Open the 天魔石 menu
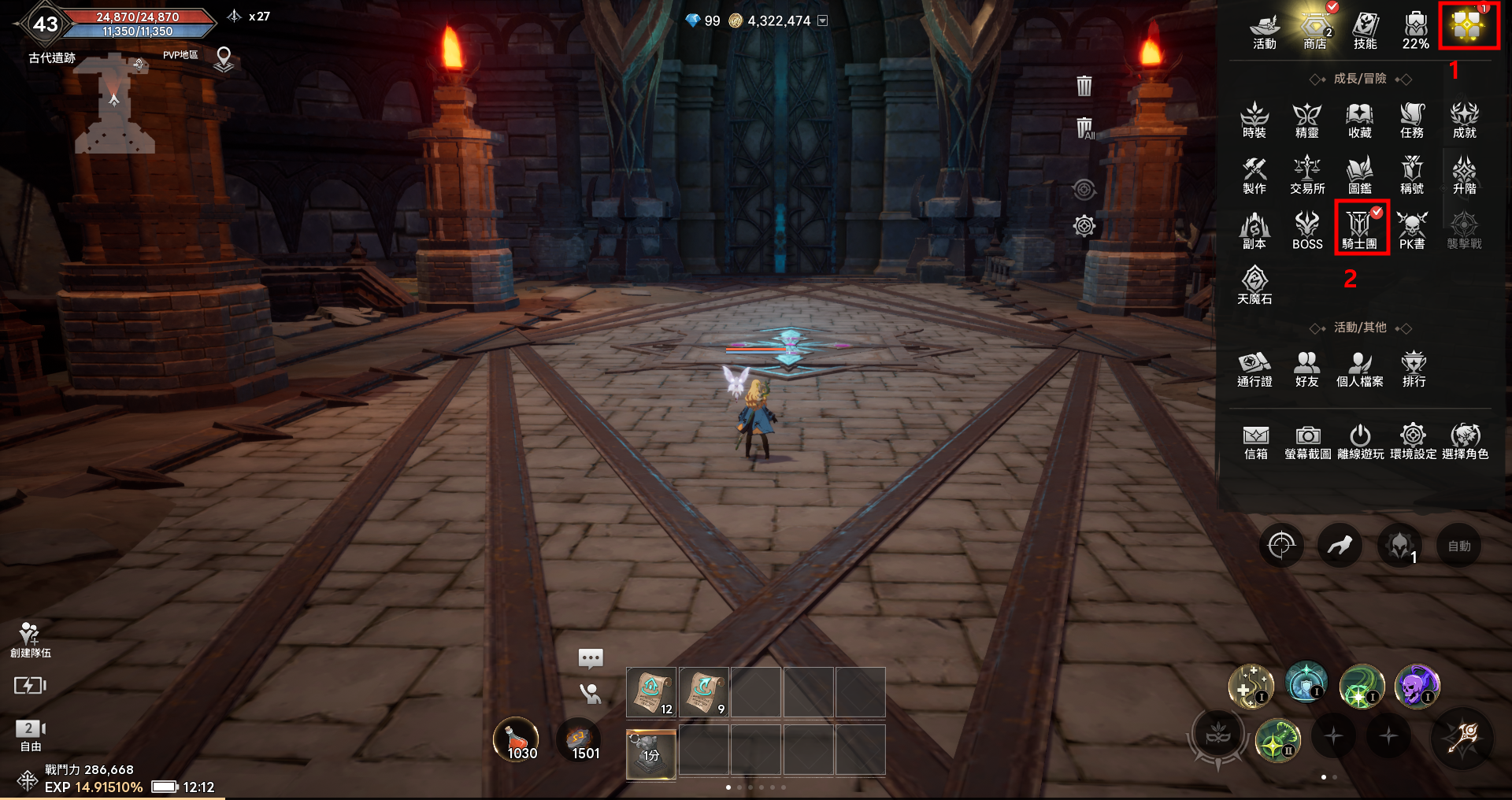Screen dimensions: 1512x800 1254,285
